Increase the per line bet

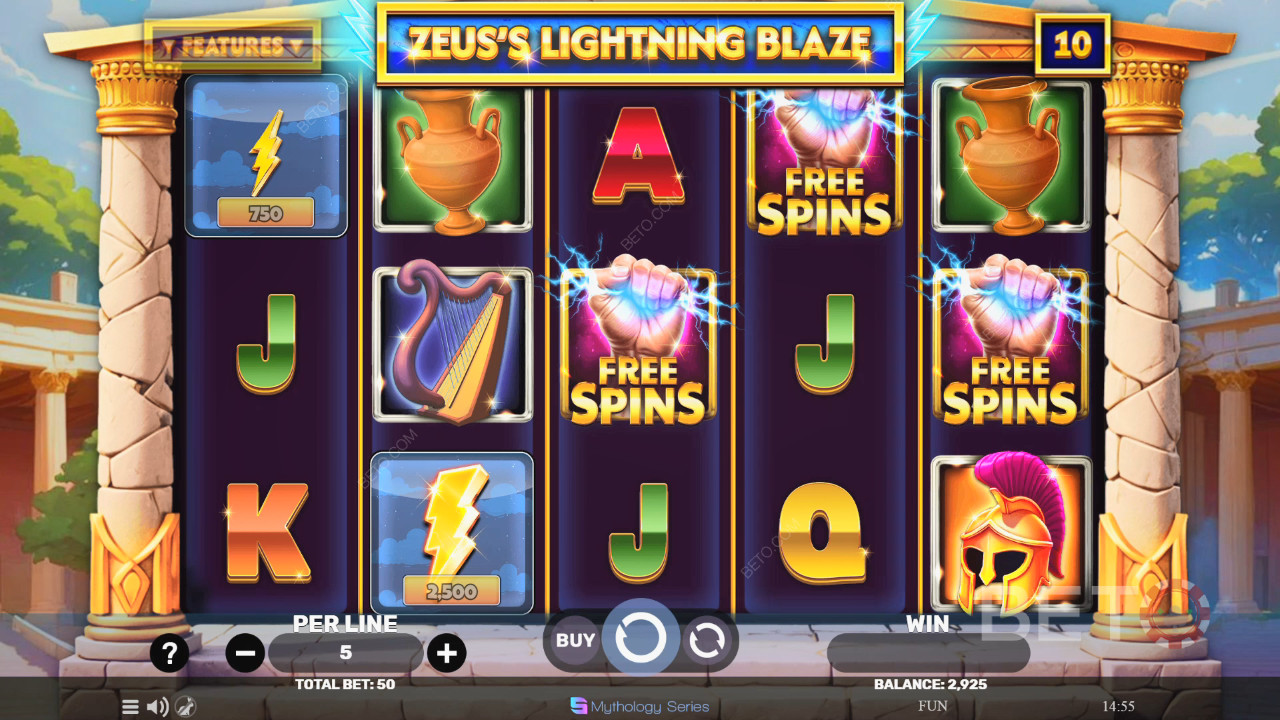point(446,654)
